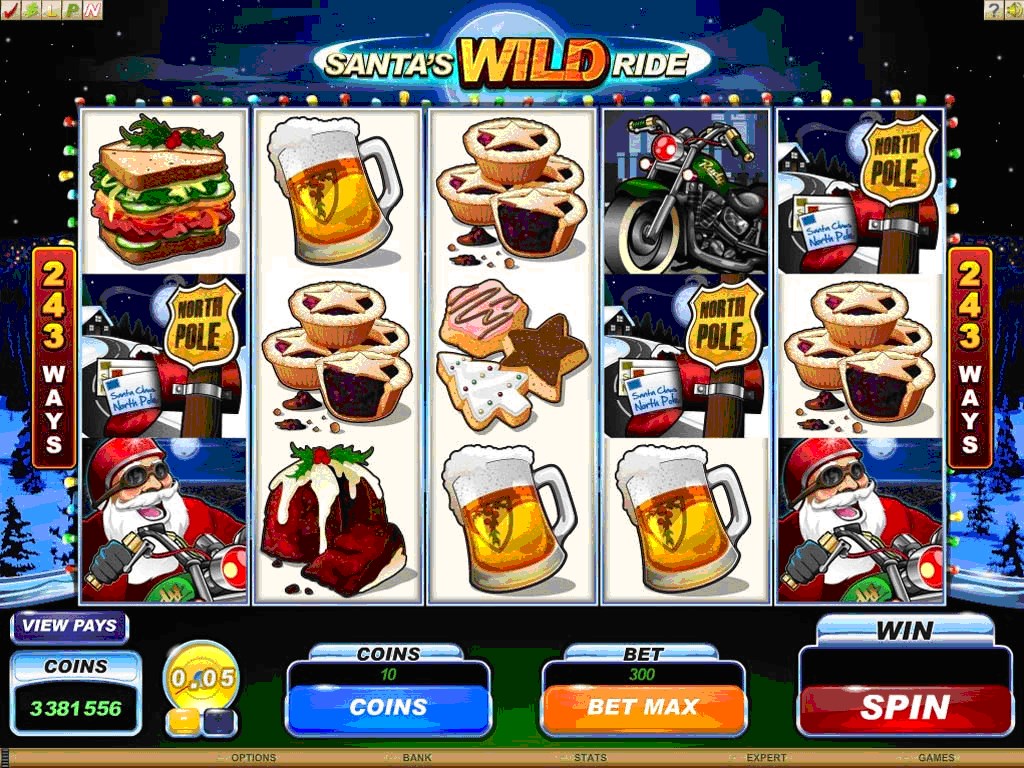Open the OPTIONS menu in the bottom bar
The height and width of the screenshot is (768, 1024).
253,758
